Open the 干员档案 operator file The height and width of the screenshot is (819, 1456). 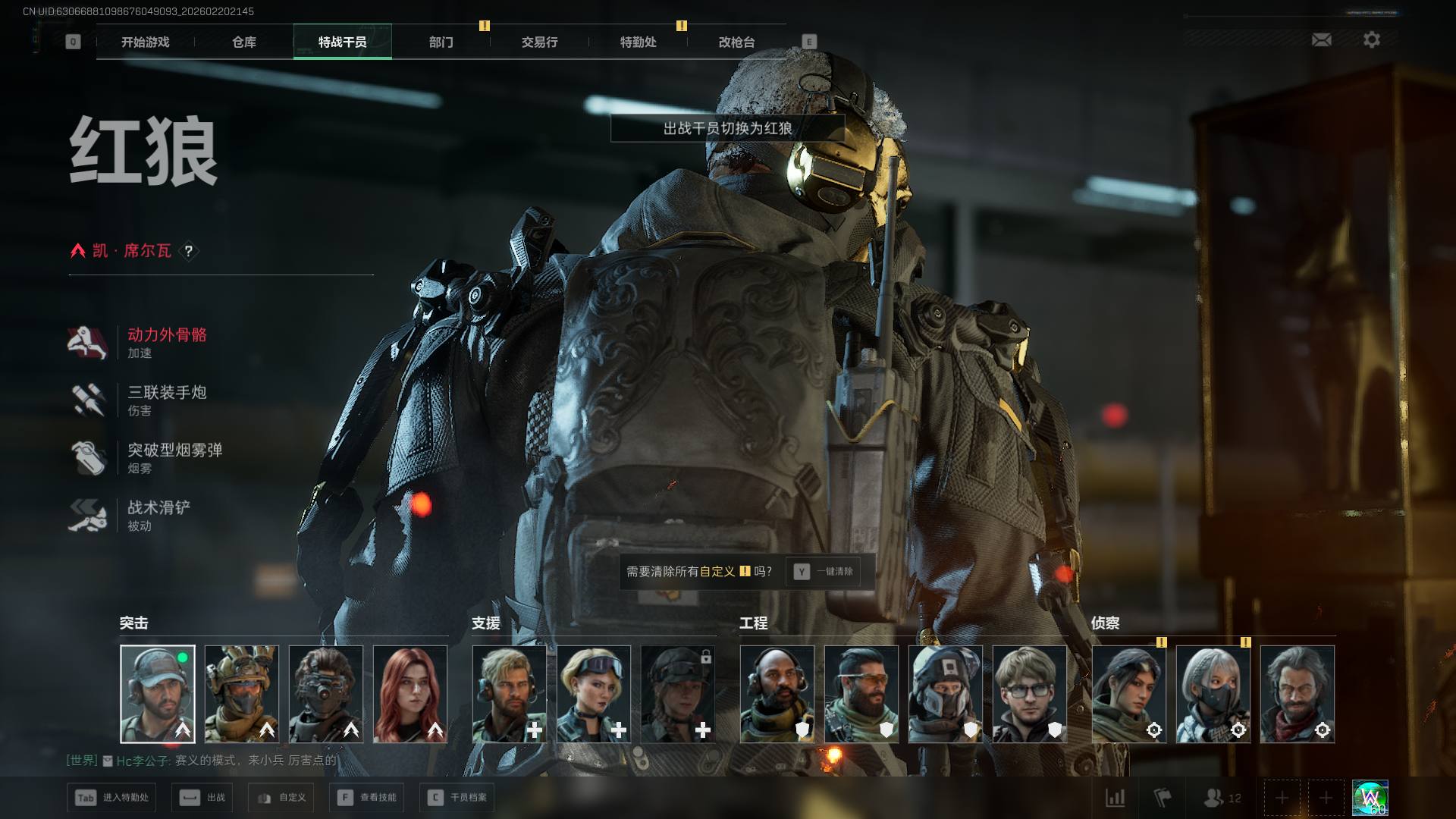tap(457, 798)
